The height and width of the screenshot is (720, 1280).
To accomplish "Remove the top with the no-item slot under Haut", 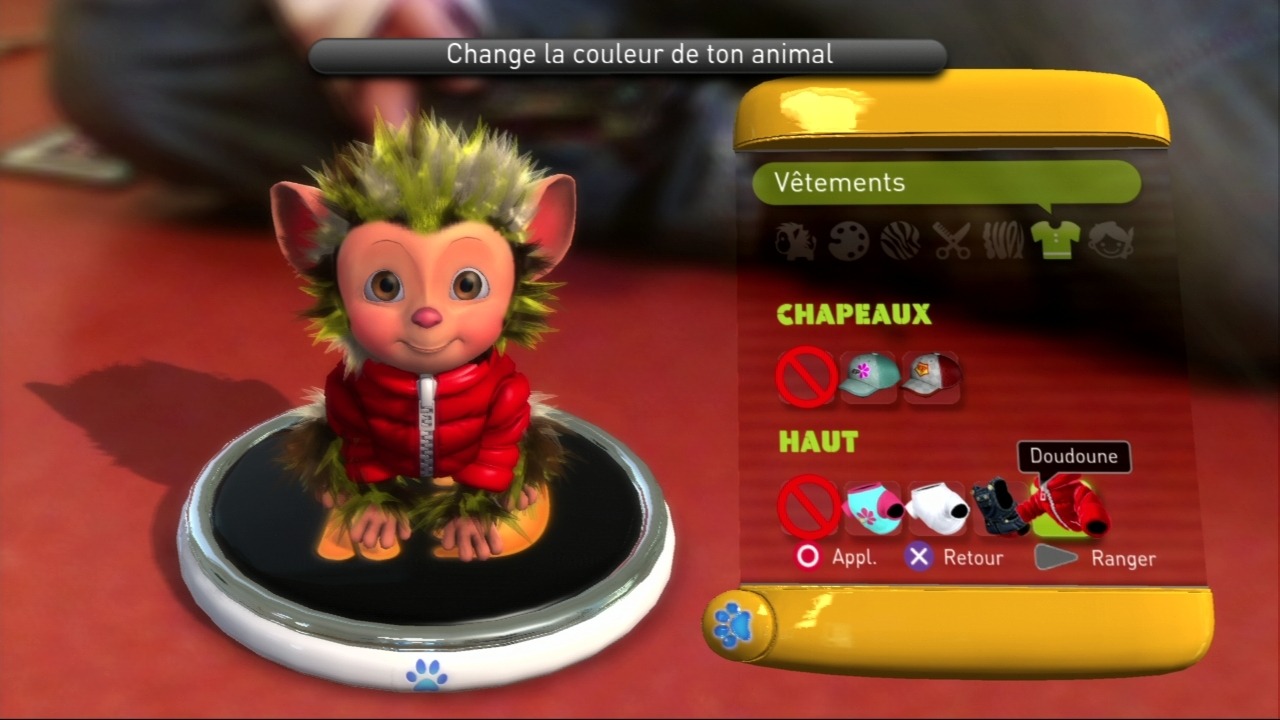I will pyautogui.click(x=808, y=506).
